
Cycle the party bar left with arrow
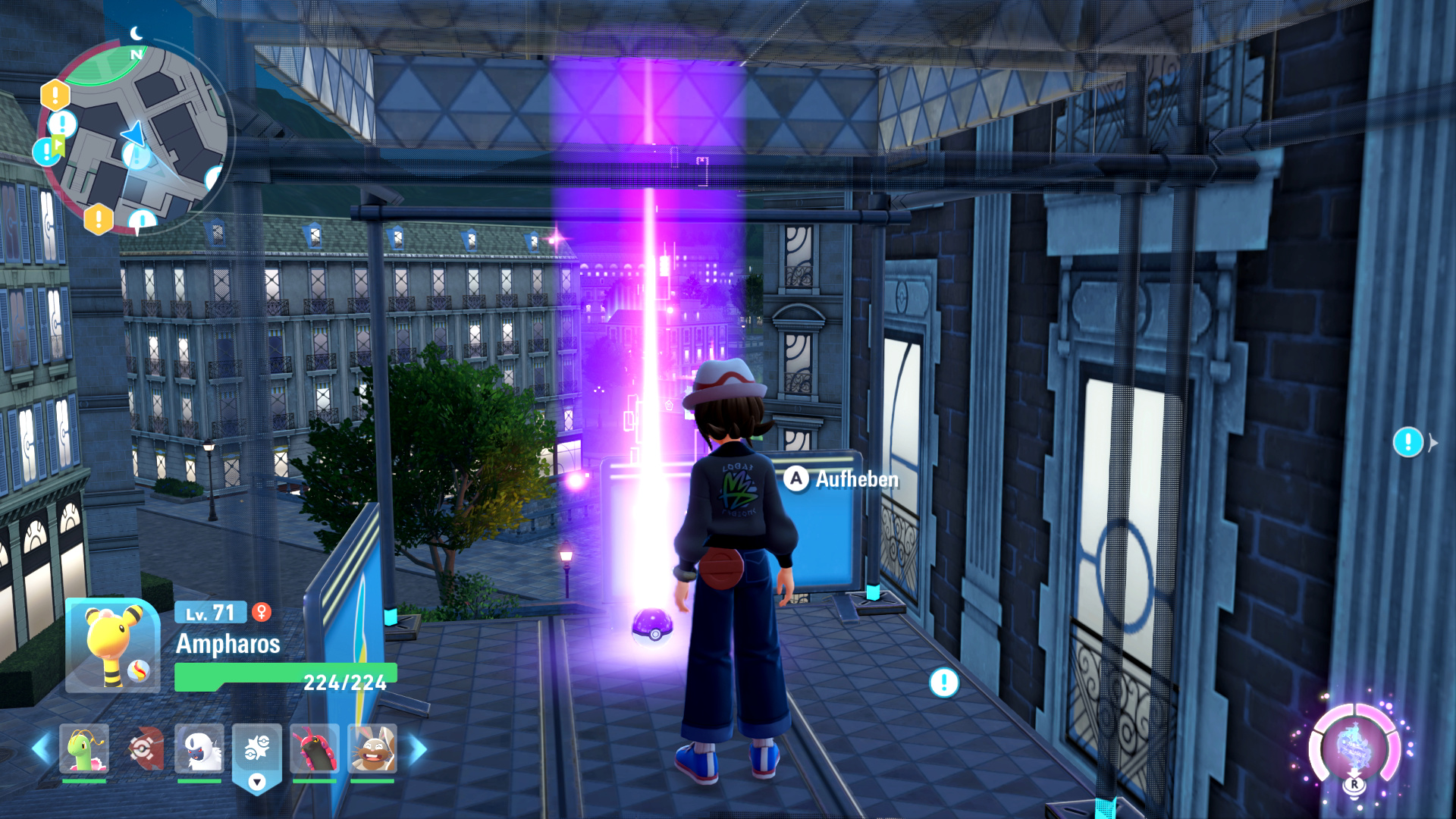pyautogui.click(x=40, y=748)
